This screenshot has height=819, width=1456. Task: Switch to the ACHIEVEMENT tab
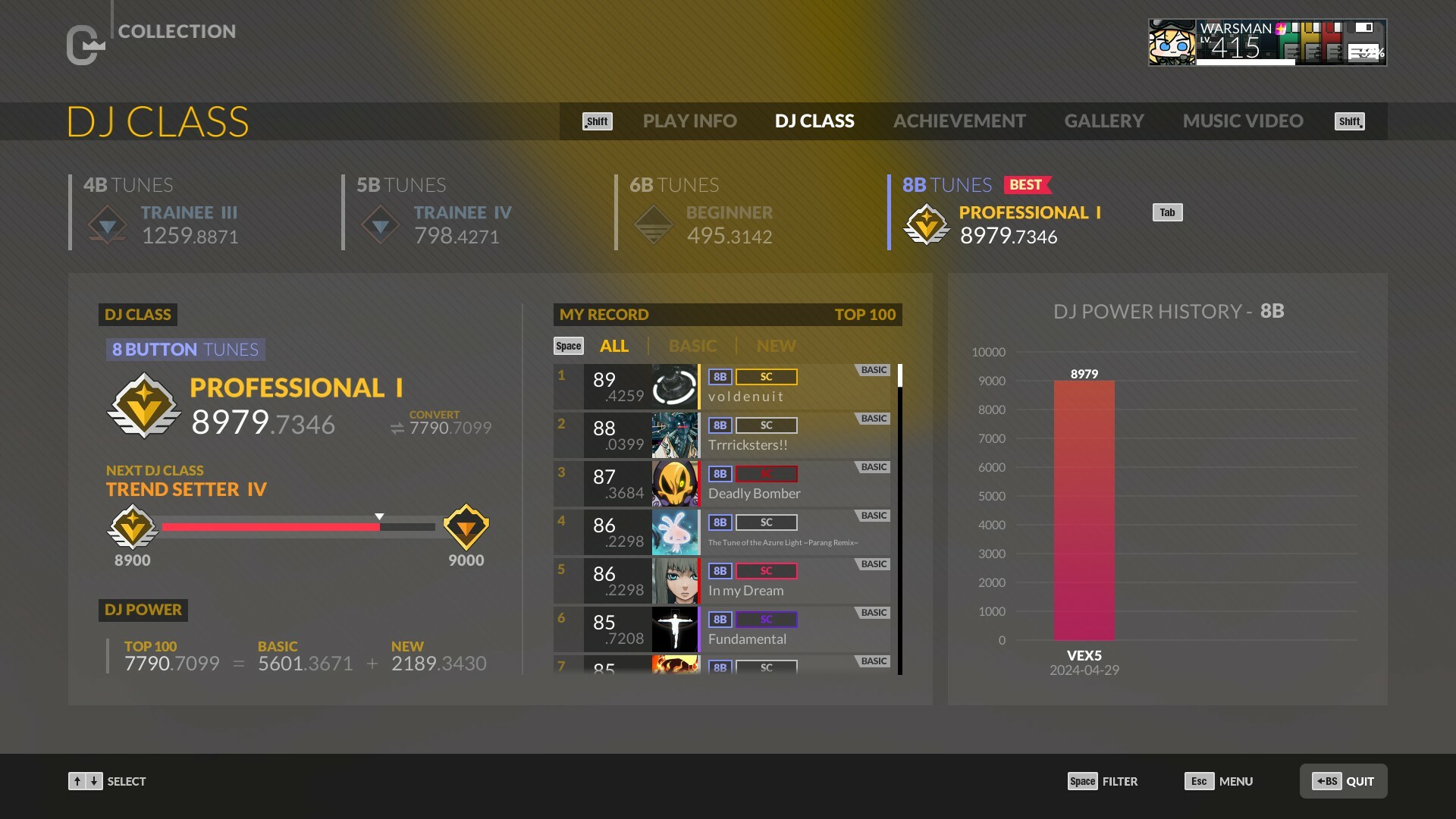[959, 121]
